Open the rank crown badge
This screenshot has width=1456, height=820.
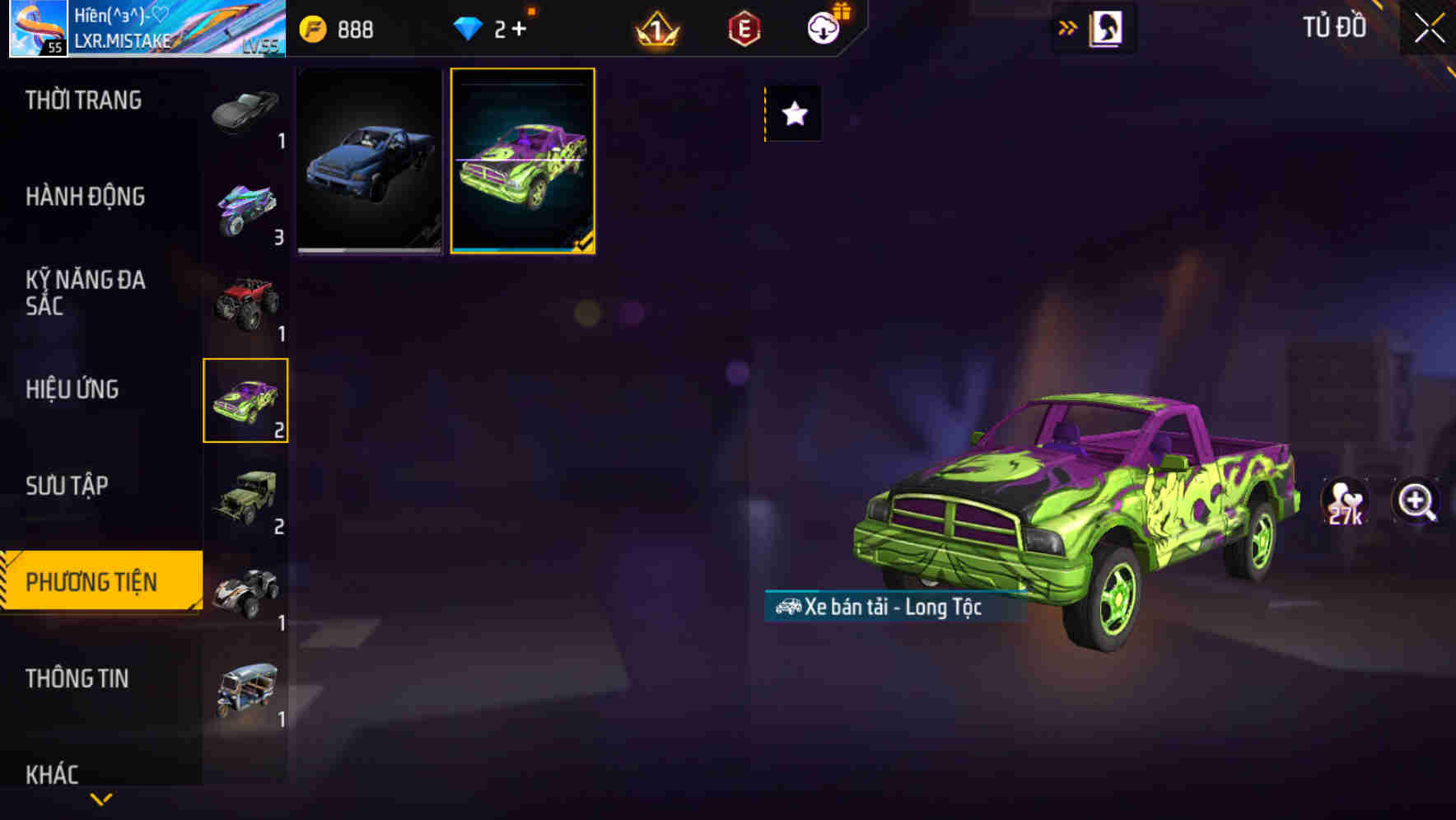tap(655, 27)
